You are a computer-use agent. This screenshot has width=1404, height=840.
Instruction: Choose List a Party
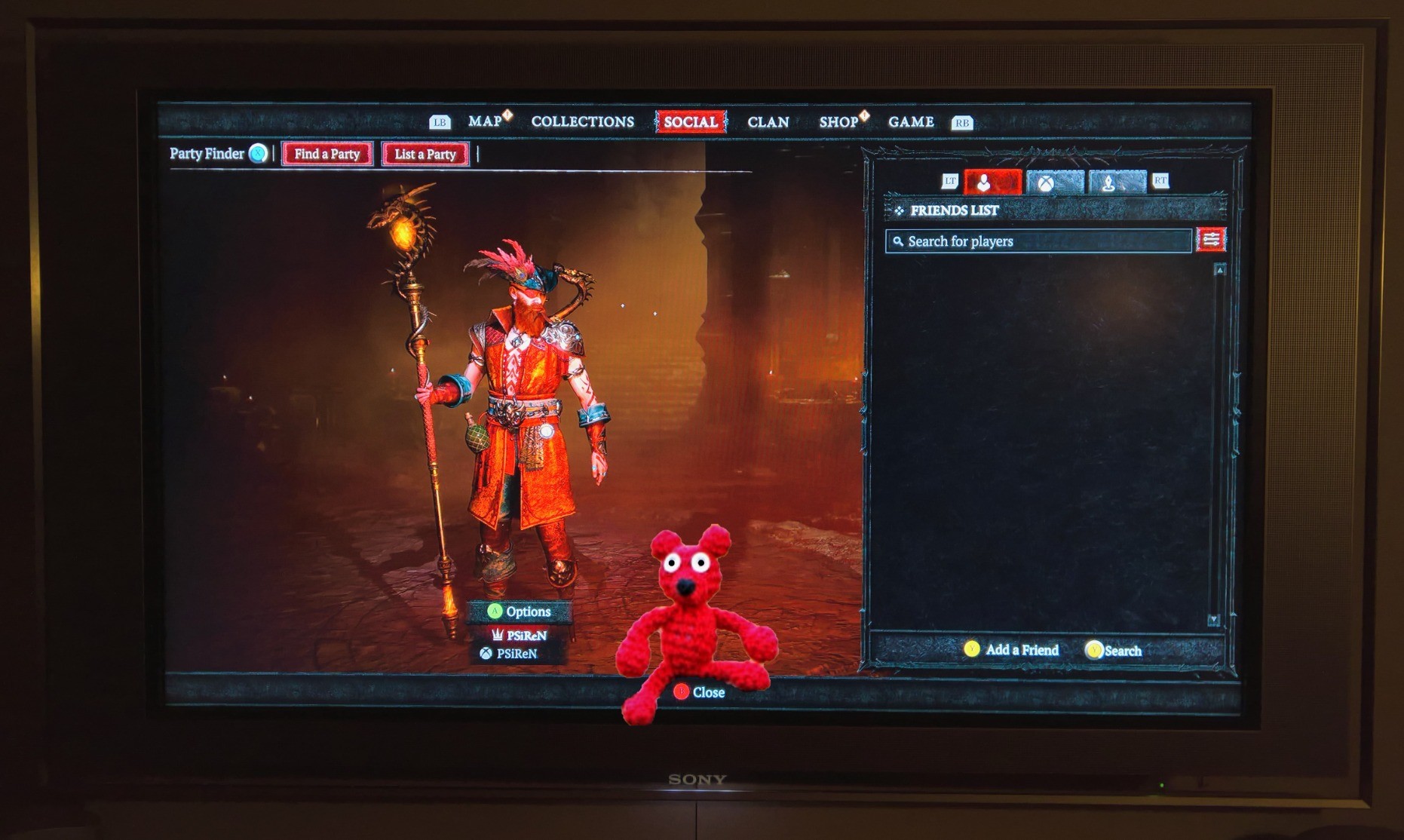425,154
